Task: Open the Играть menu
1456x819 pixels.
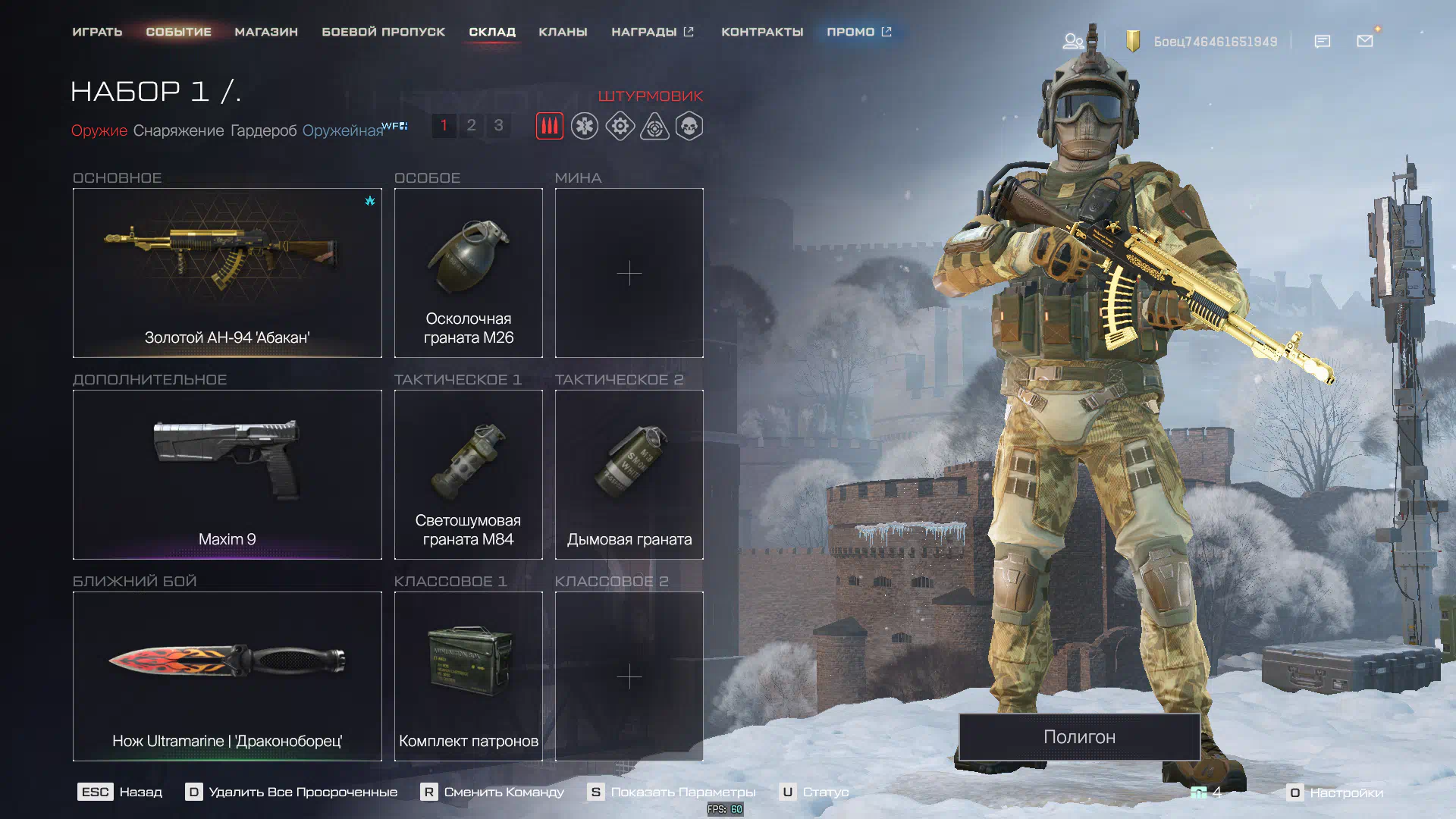Action: [97, 32]
